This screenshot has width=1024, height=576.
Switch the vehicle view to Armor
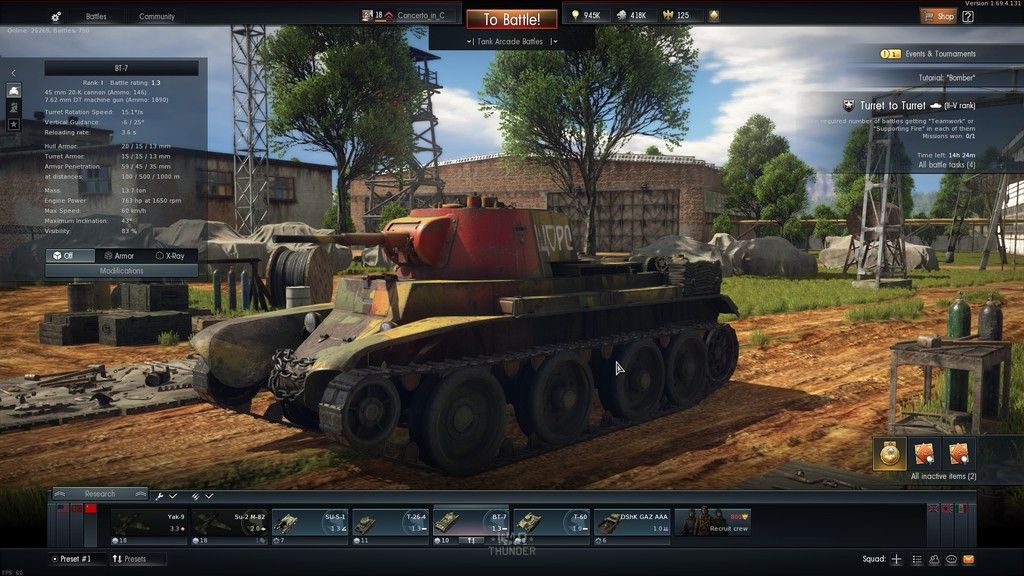click(x=119, y=256)
